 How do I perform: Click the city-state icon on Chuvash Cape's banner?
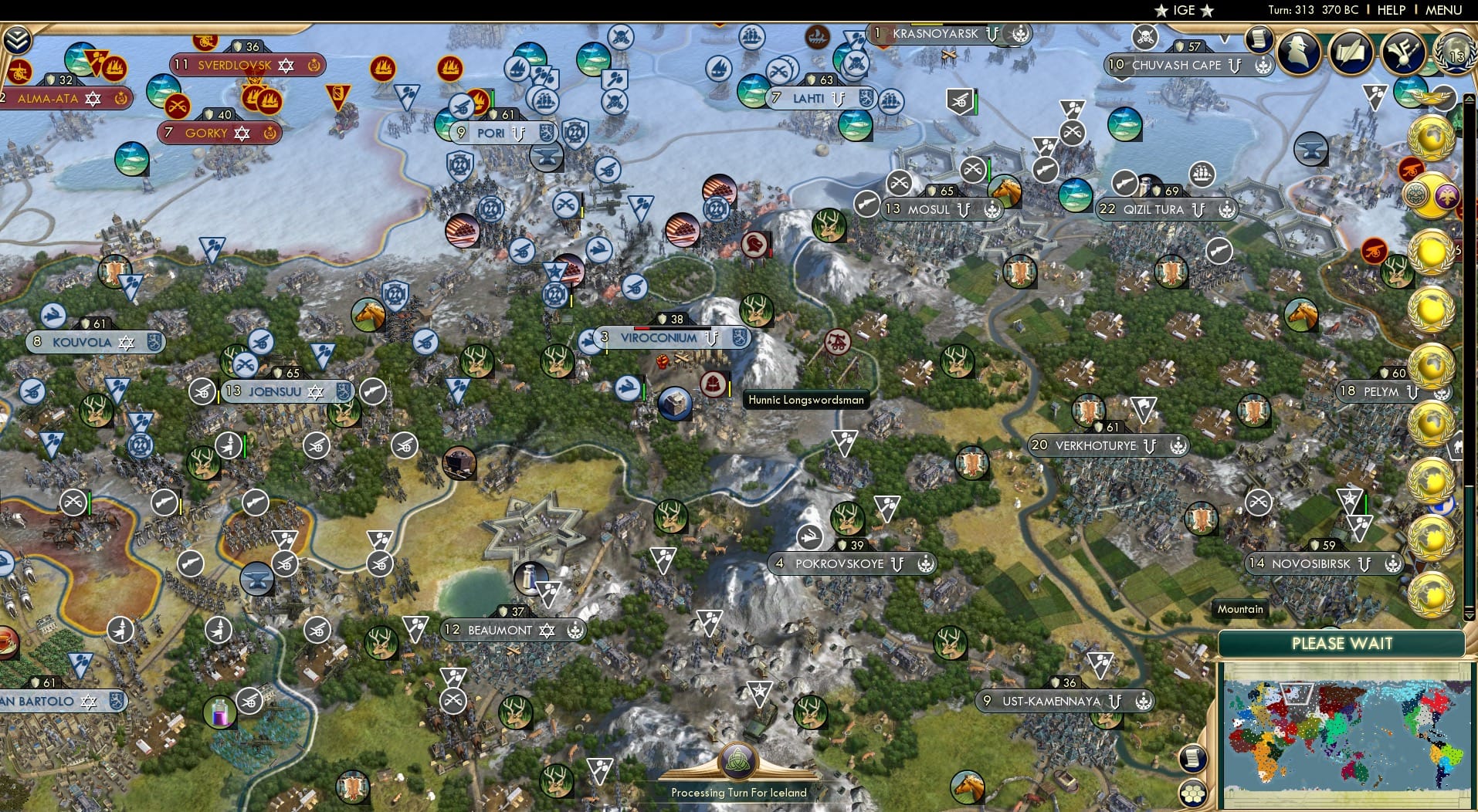pyautogui.click(x=1262, y=66)
